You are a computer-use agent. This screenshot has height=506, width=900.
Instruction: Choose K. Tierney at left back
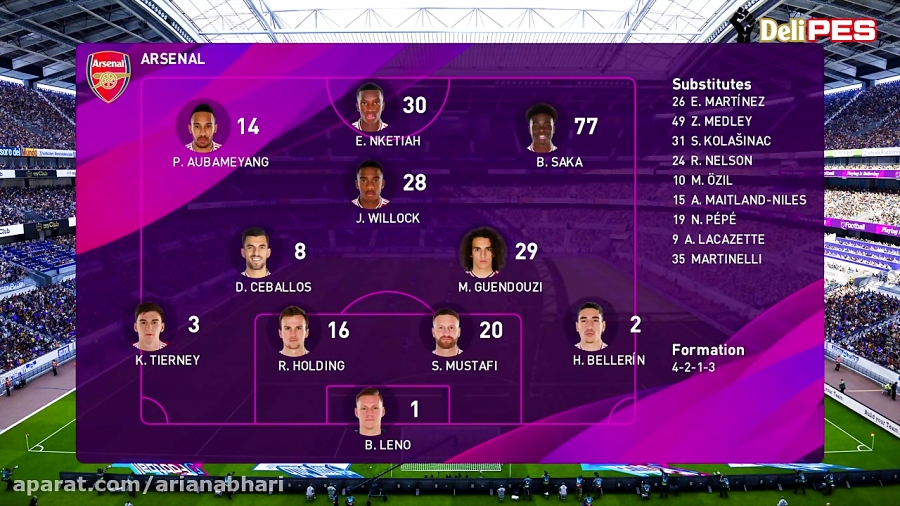150,326
